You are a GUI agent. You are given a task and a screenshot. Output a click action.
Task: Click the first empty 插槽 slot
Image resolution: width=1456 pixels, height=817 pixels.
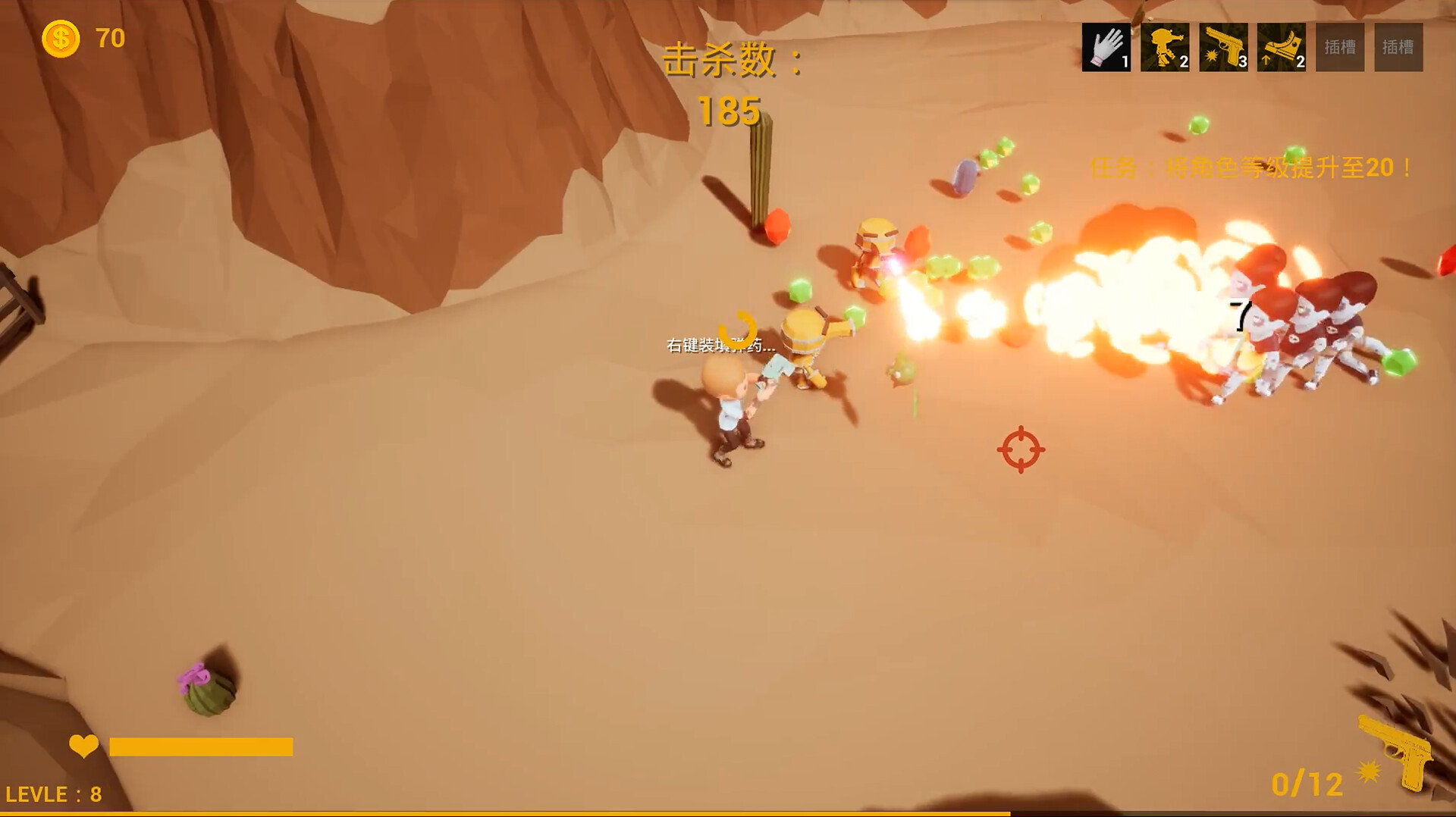click(1338, 47)
